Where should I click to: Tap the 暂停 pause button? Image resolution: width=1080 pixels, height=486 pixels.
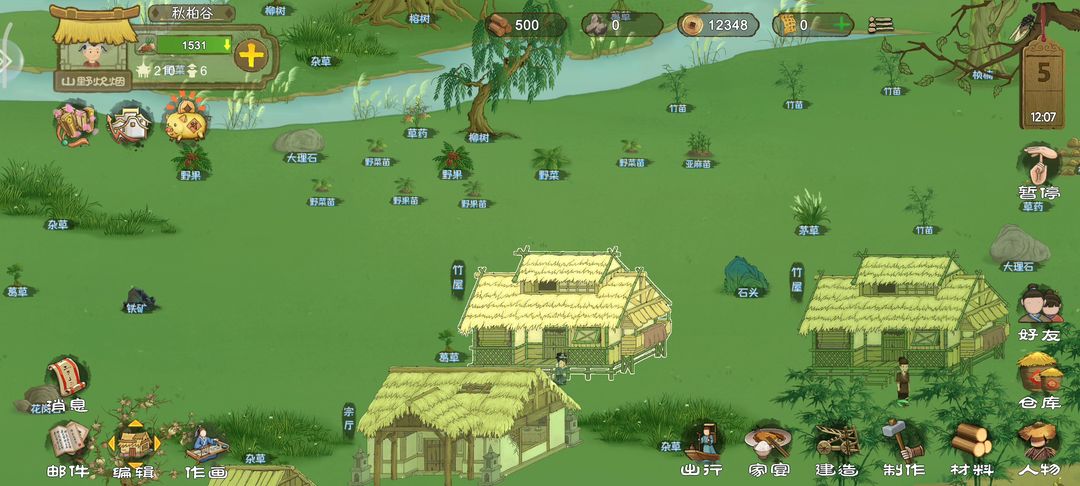click(x=1039, y=167)
